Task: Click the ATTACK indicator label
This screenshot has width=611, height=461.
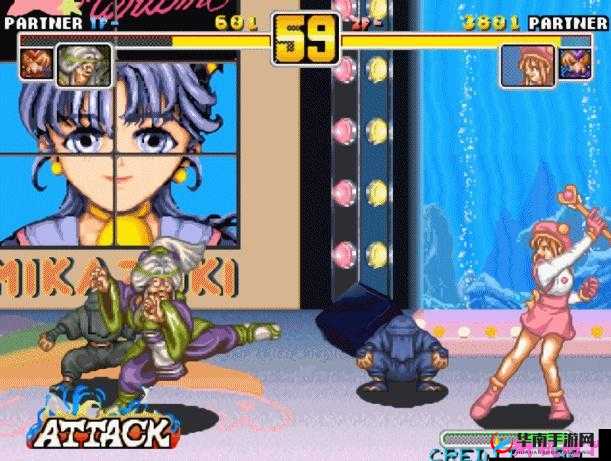Action: 101,432
